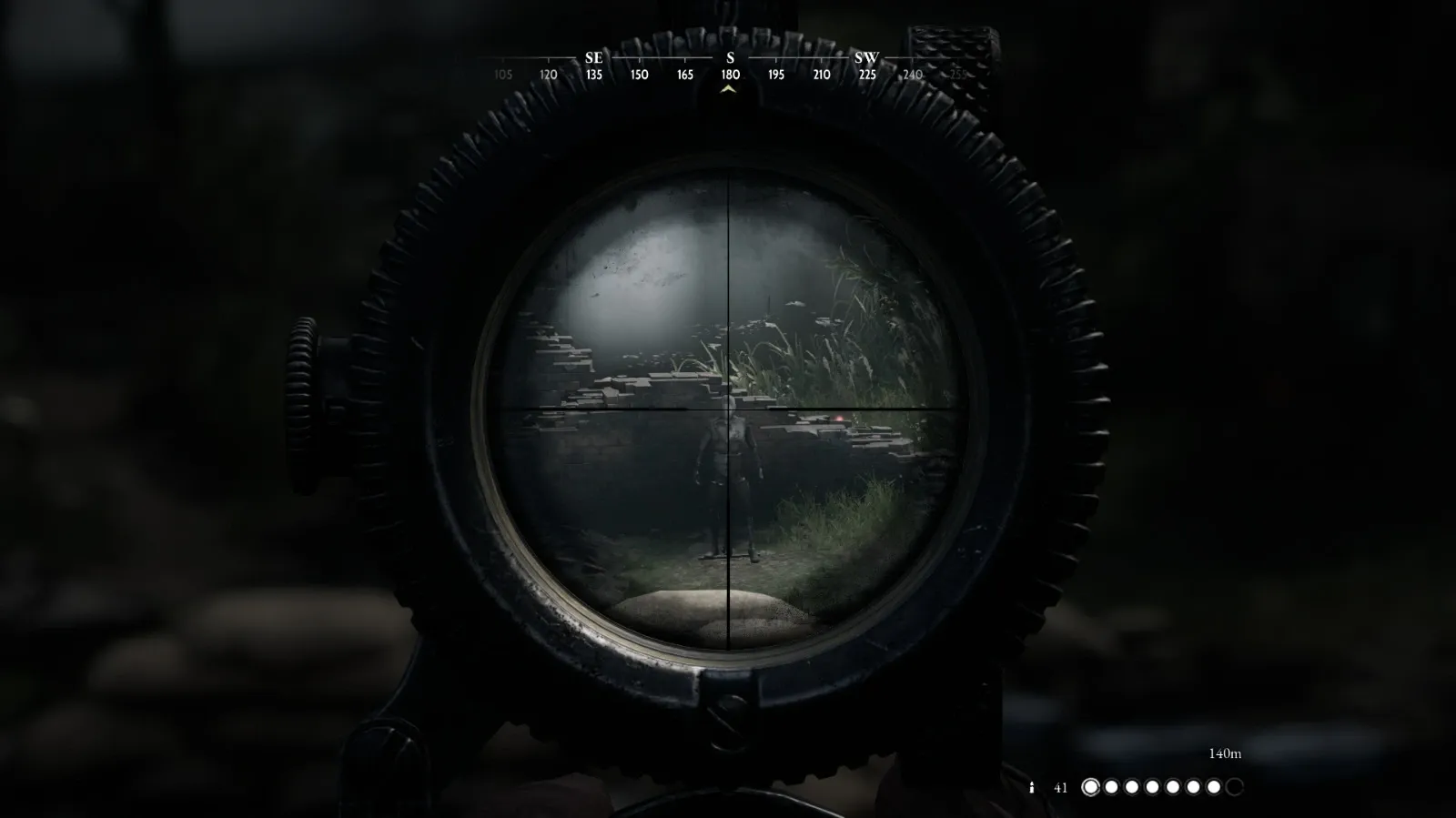Screen dimensions: 1456x818
Task: Select the 135 bearing on the compass bar
Action: 593,76
